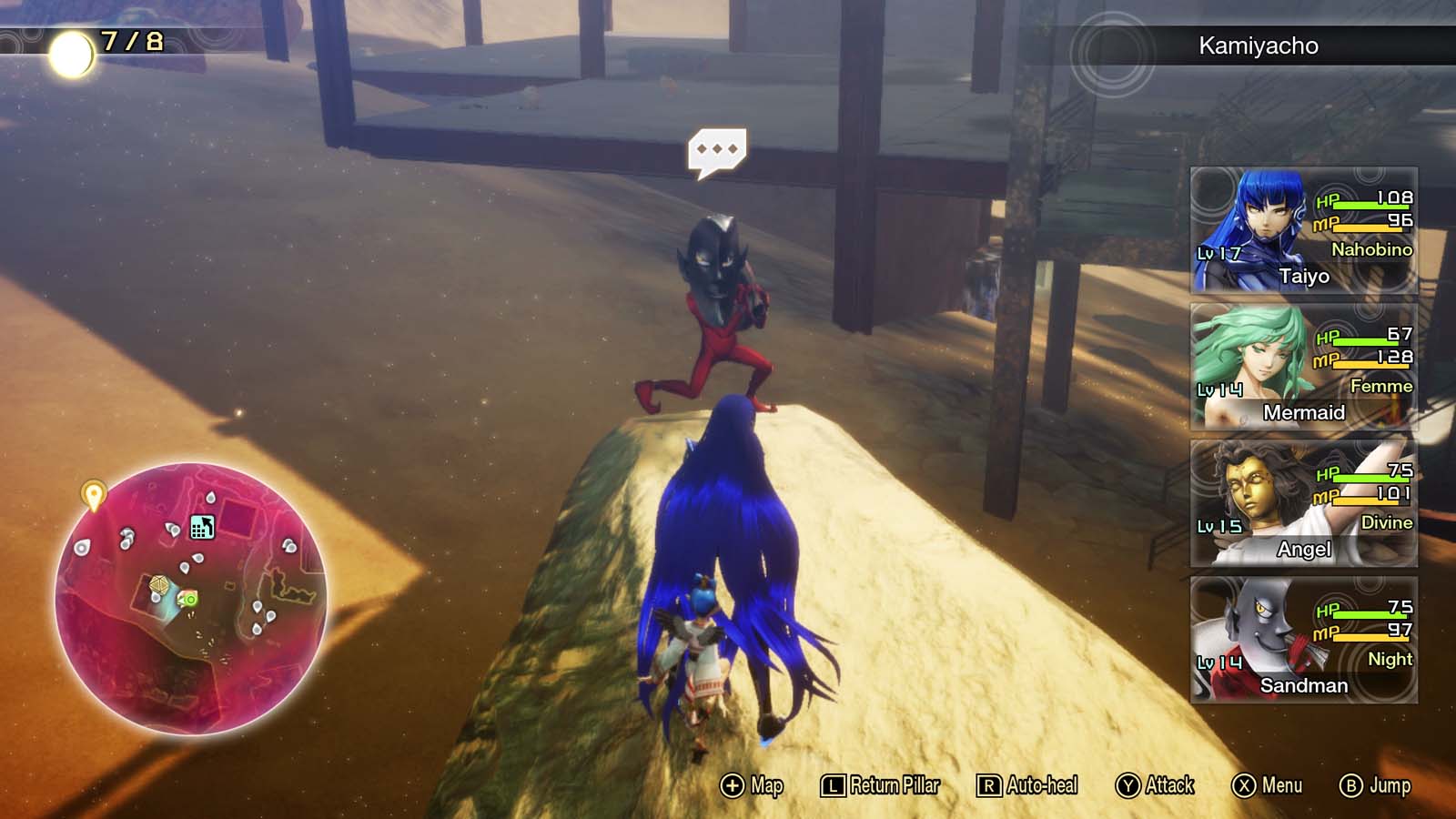Click the green player marker on the minimap
Image resolution: width=1456 pixels, height=819 pixels.
[192, 600]
